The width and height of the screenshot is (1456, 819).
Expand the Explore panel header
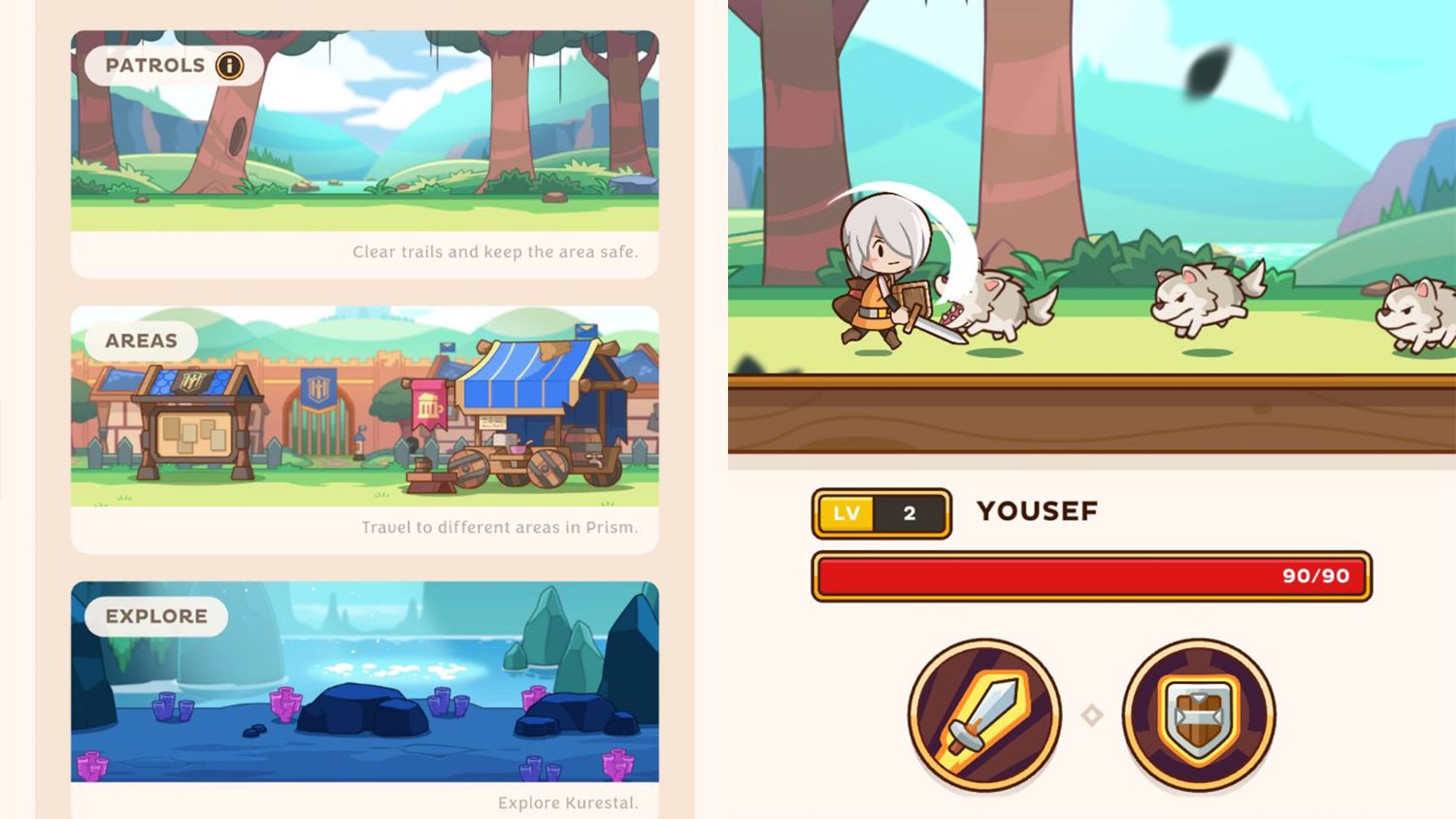click(x=155, y=615)
